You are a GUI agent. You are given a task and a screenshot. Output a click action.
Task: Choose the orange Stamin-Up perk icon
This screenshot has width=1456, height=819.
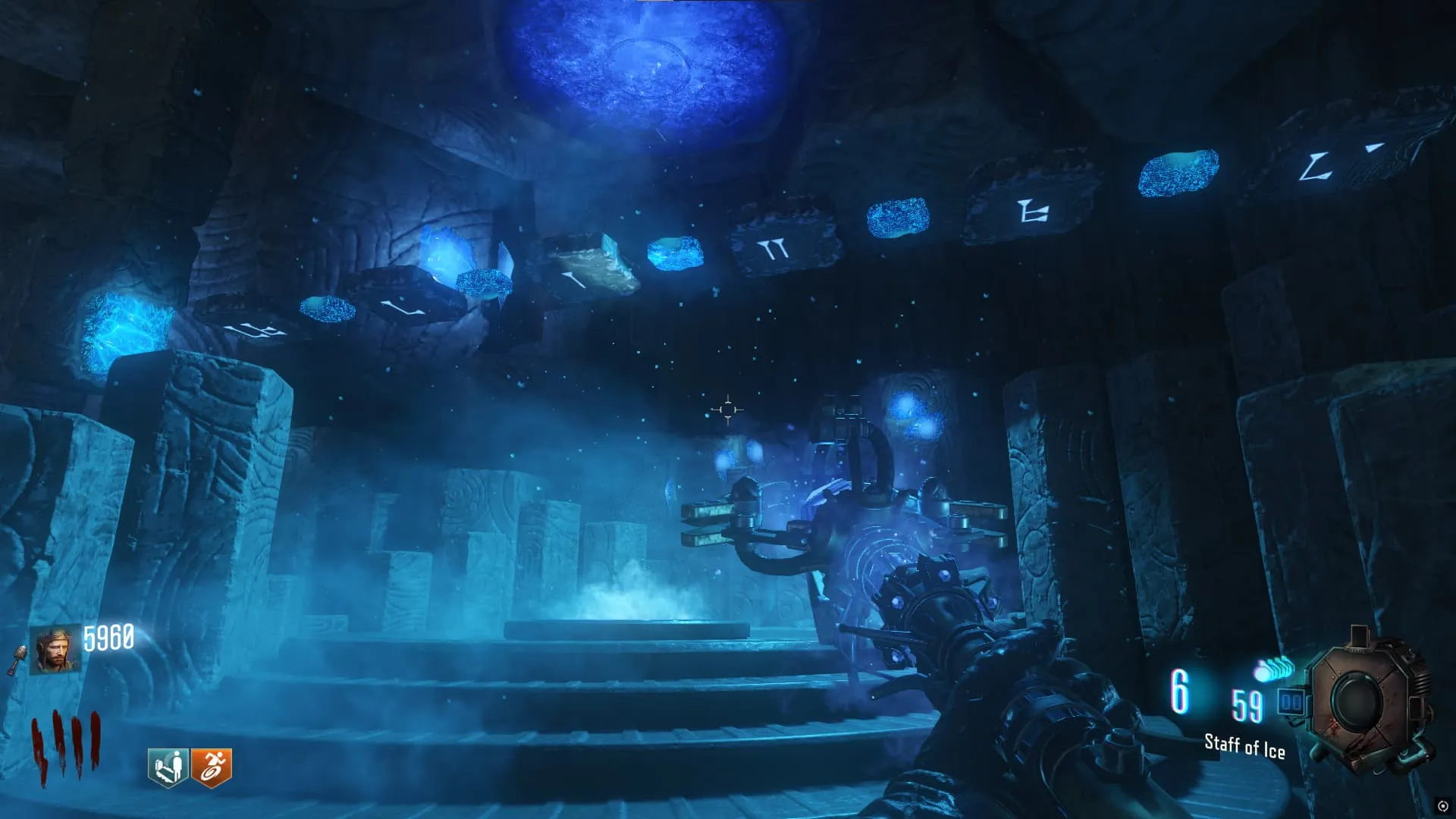[x=211, y=767]
